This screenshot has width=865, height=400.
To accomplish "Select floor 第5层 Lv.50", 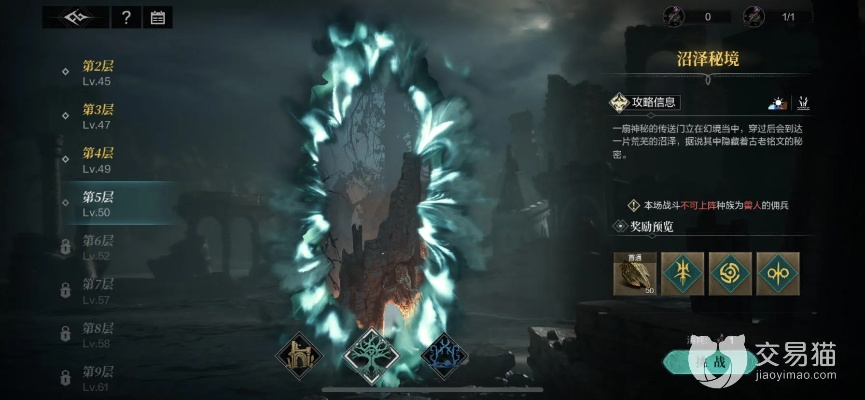I will 98,203.
